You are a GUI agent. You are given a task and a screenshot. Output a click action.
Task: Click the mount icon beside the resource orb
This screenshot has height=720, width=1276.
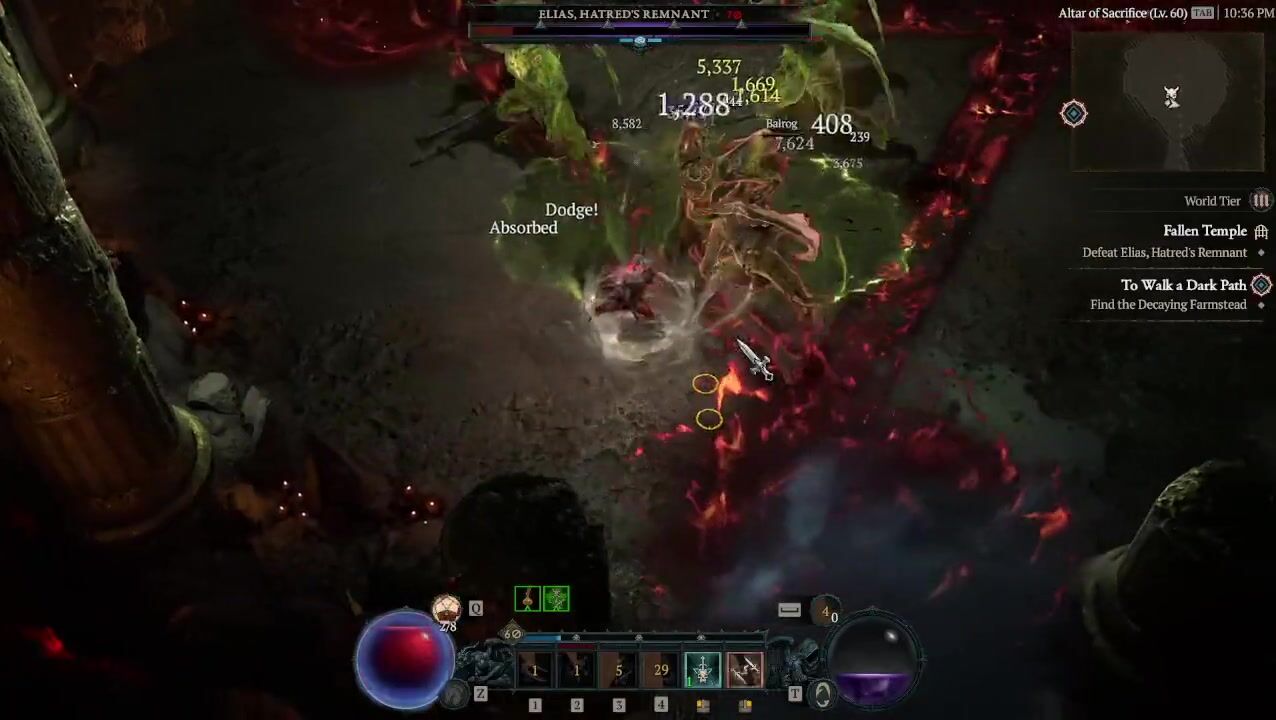(x=822, y=694)
